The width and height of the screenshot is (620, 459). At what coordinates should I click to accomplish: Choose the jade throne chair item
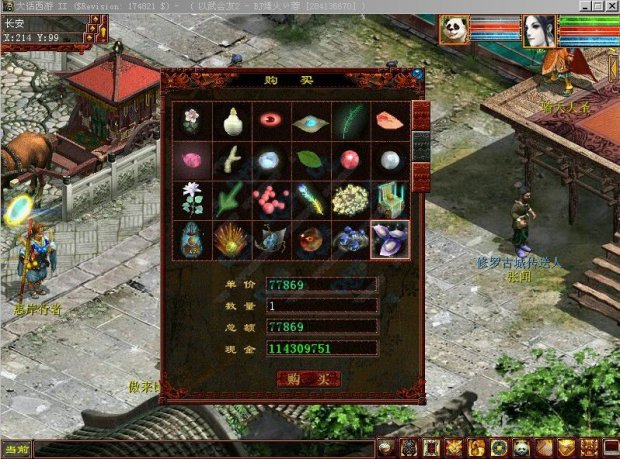389,200
